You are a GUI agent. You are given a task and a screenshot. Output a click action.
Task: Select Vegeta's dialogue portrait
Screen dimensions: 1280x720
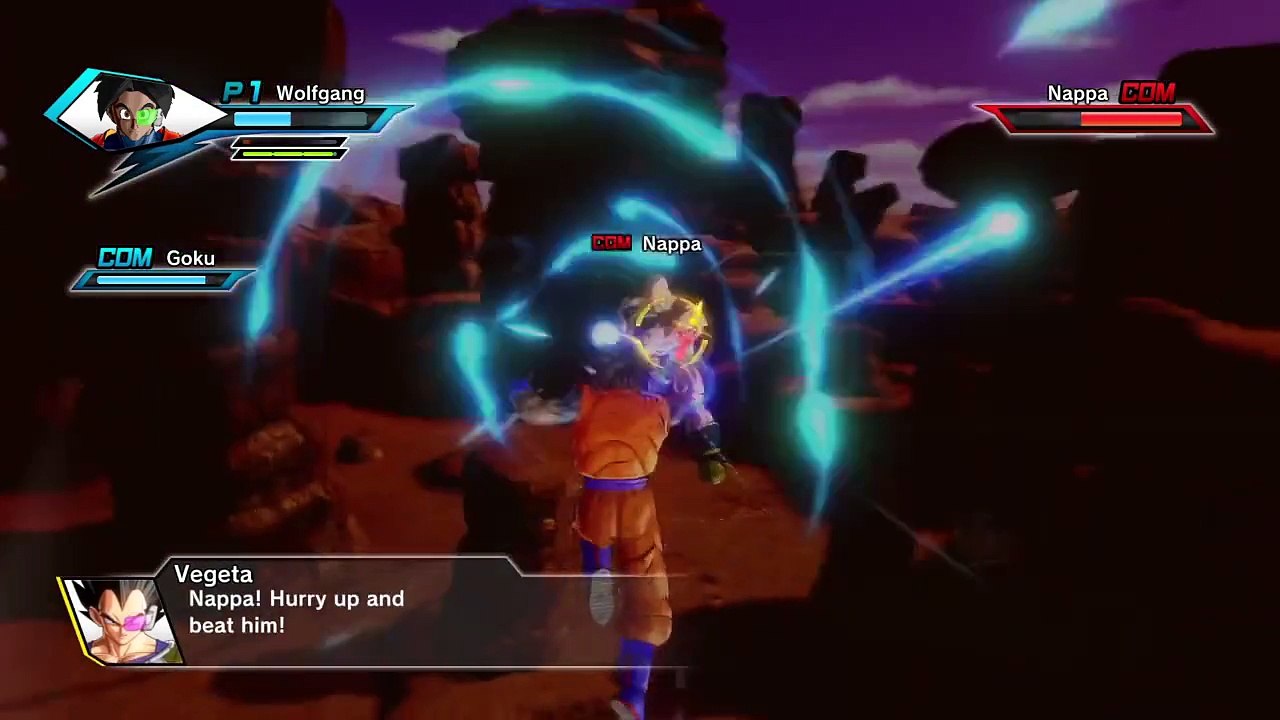(121, 619)
